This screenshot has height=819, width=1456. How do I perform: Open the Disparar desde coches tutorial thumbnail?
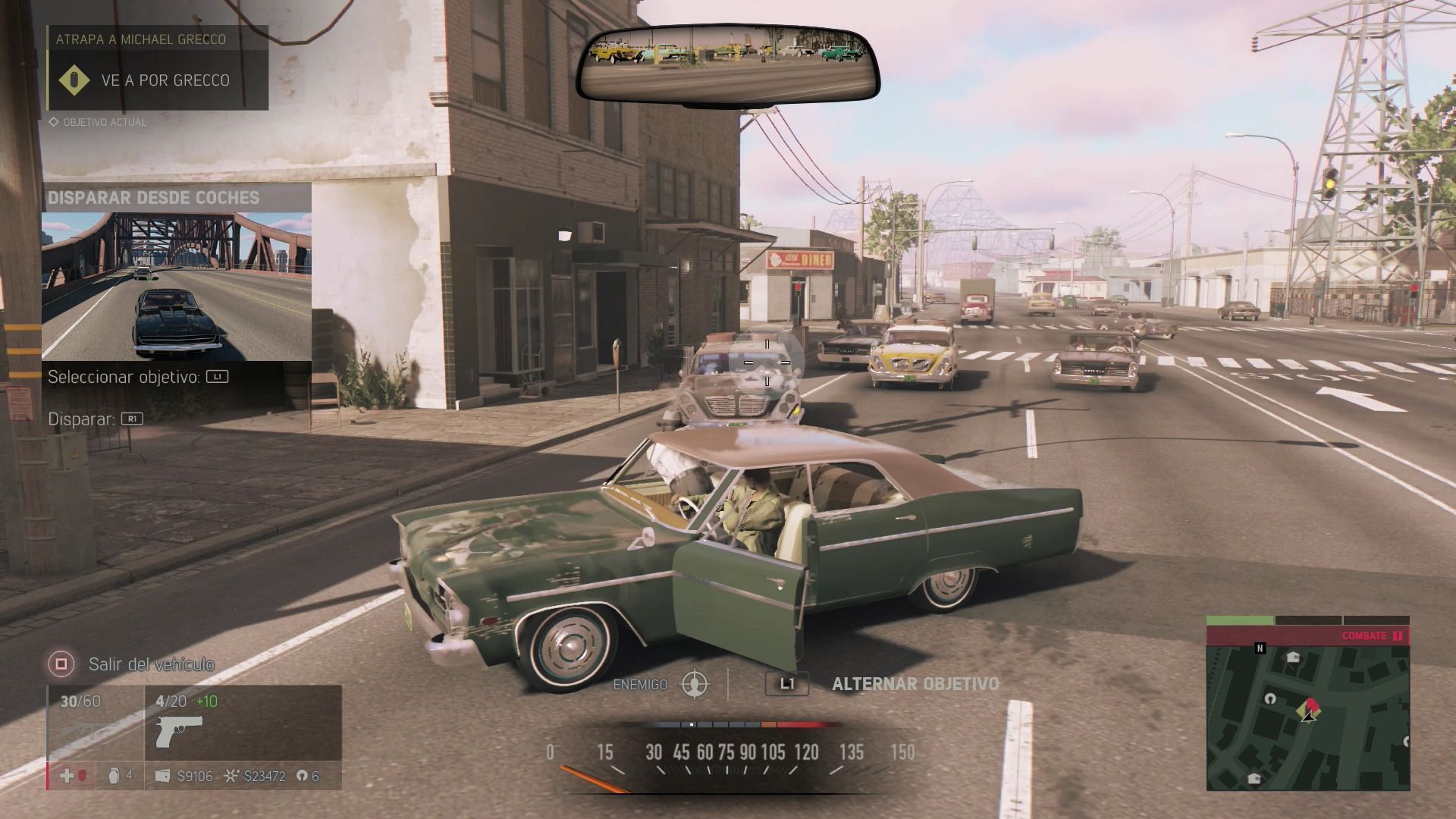click(x=176, y=286)
